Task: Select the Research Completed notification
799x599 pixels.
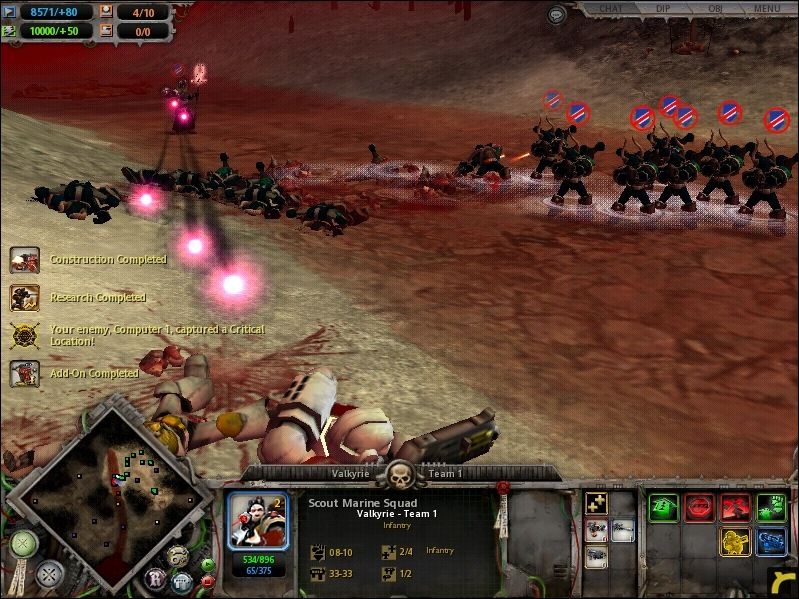Action: click(25, 298)
